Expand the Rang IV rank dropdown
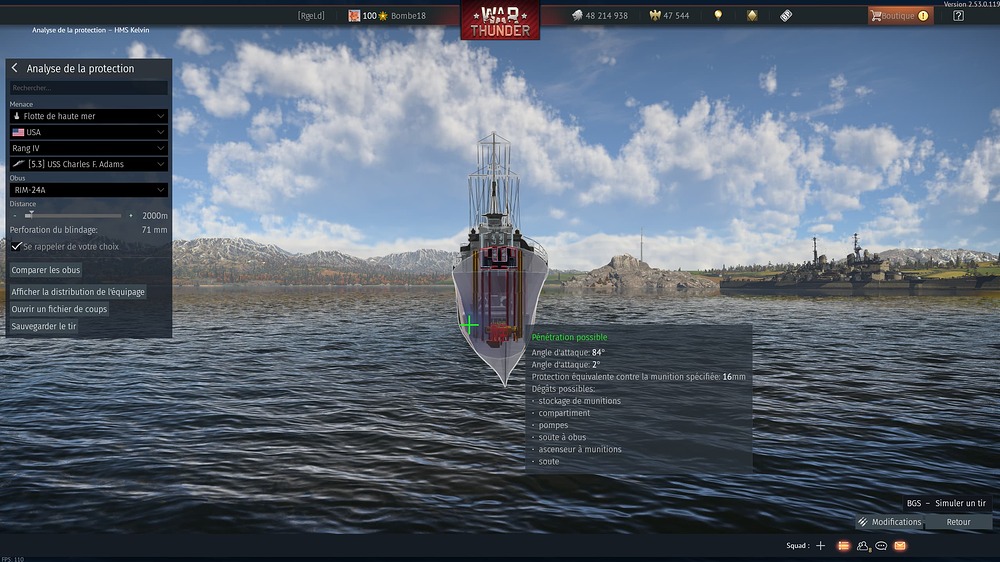The width and height of the screenshot is (1000, 562). click(x=88, y=148)
